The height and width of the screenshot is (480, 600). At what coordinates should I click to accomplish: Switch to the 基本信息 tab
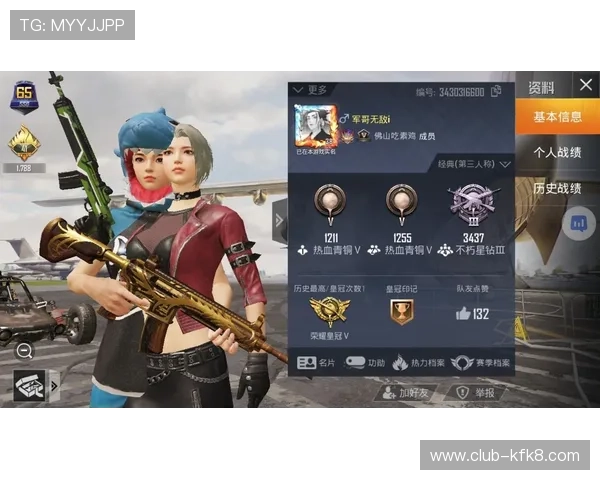tap(557, 117)
